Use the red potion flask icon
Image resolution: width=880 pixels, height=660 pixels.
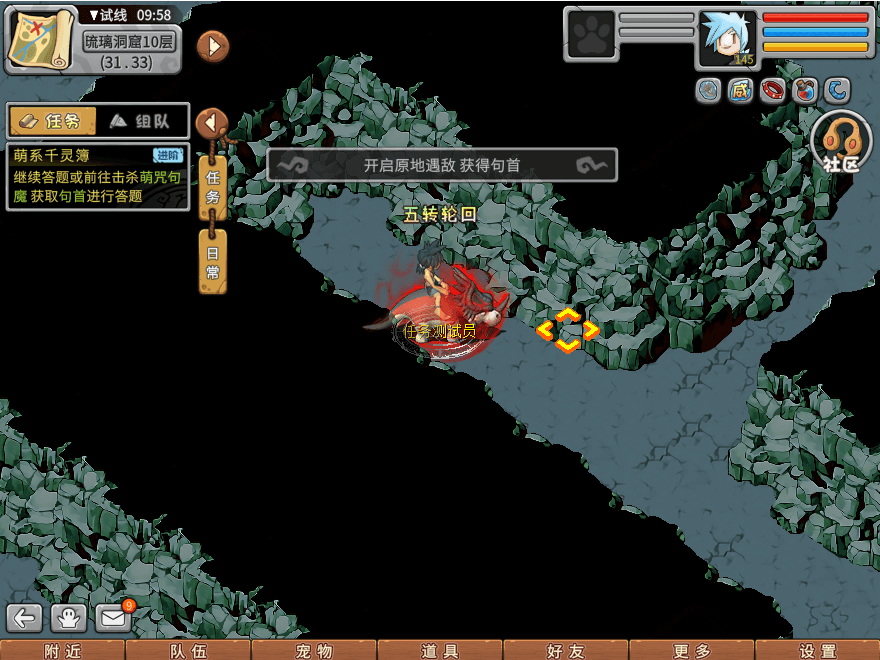tap(804, 91)
